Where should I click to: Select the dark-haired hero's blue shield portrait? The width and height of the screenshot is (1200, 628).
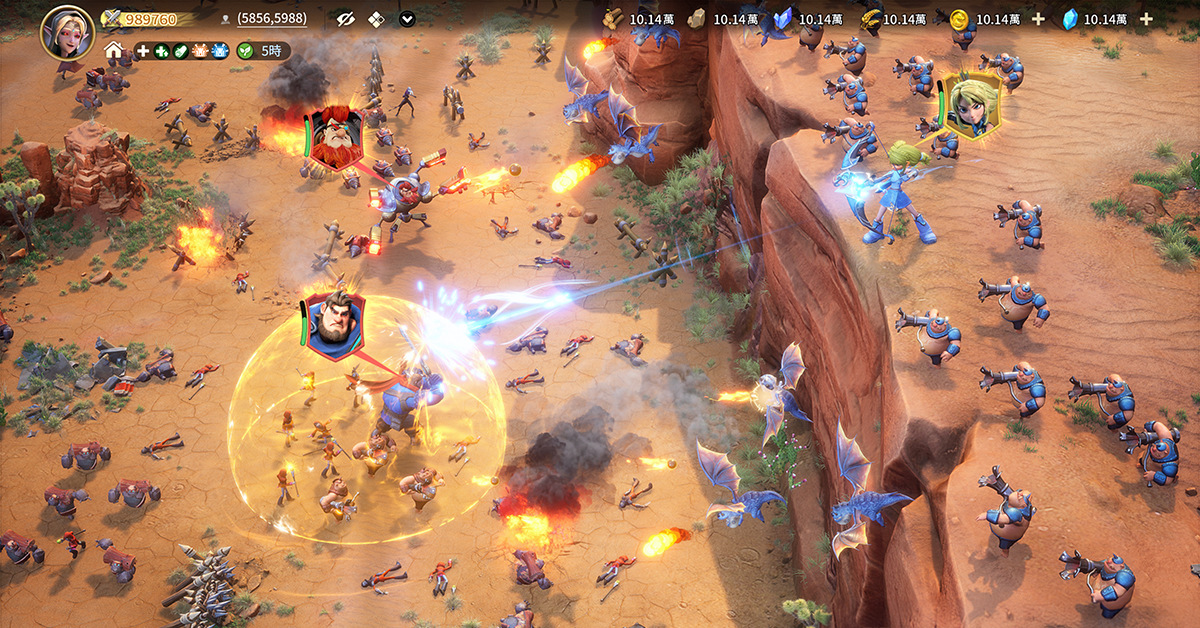334,324
